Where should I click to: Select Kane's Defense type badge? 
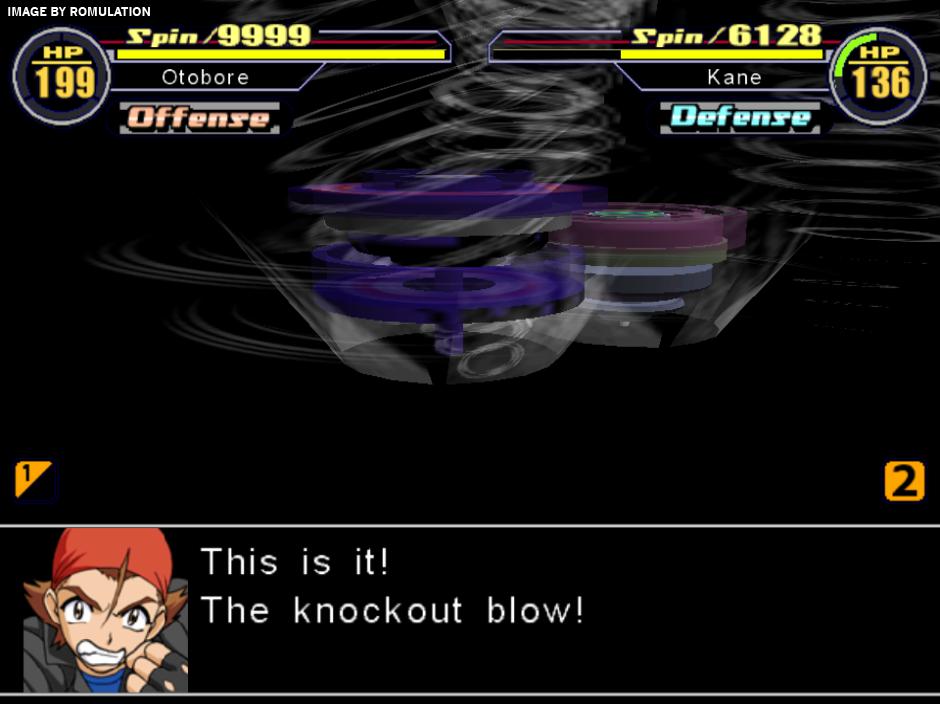pos(740,117)
